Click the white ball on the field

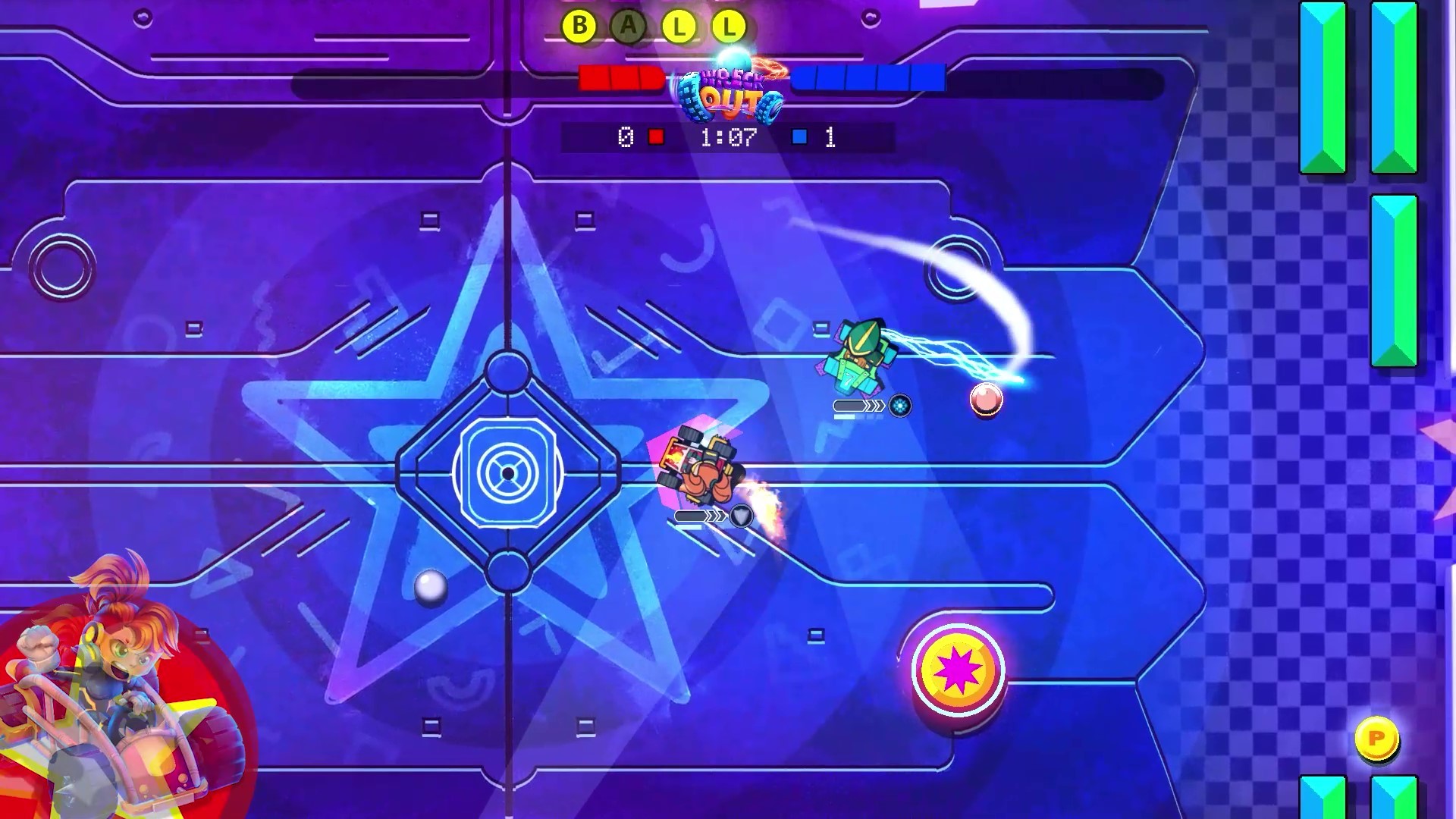pyautogui.click(x=429, y=586)
